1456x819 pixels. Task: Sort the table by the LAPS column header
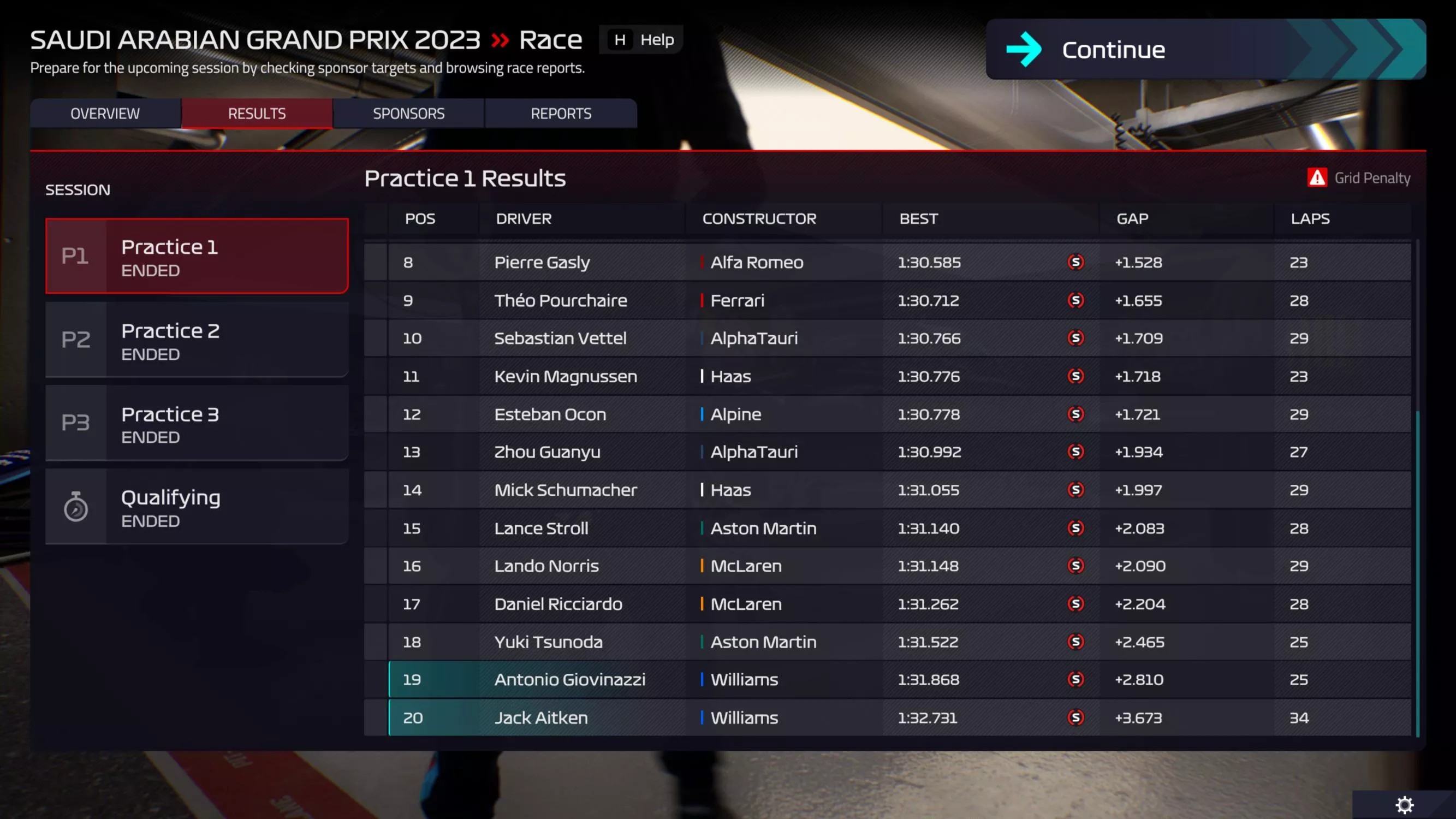point(1310,219)
